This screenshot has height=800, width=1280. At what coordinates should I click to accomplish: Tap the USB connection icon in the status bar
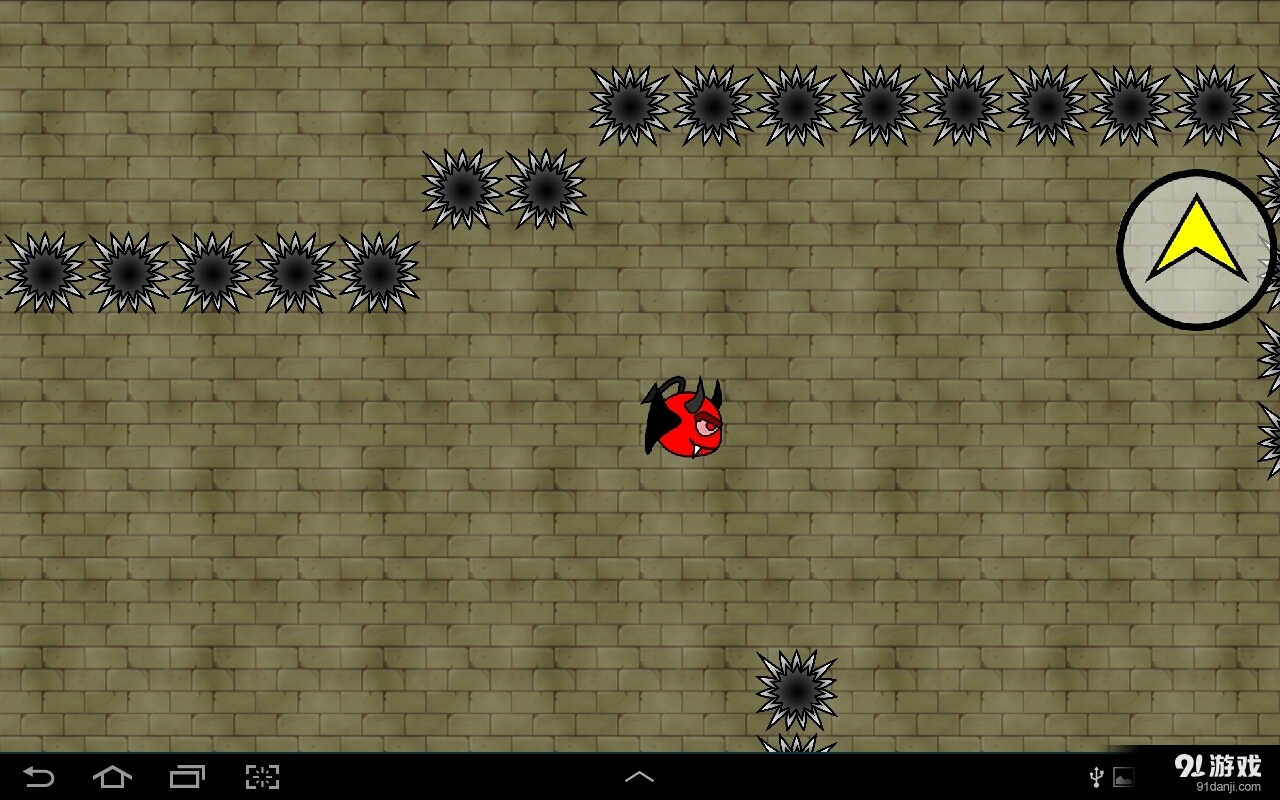click(1098, 775)
